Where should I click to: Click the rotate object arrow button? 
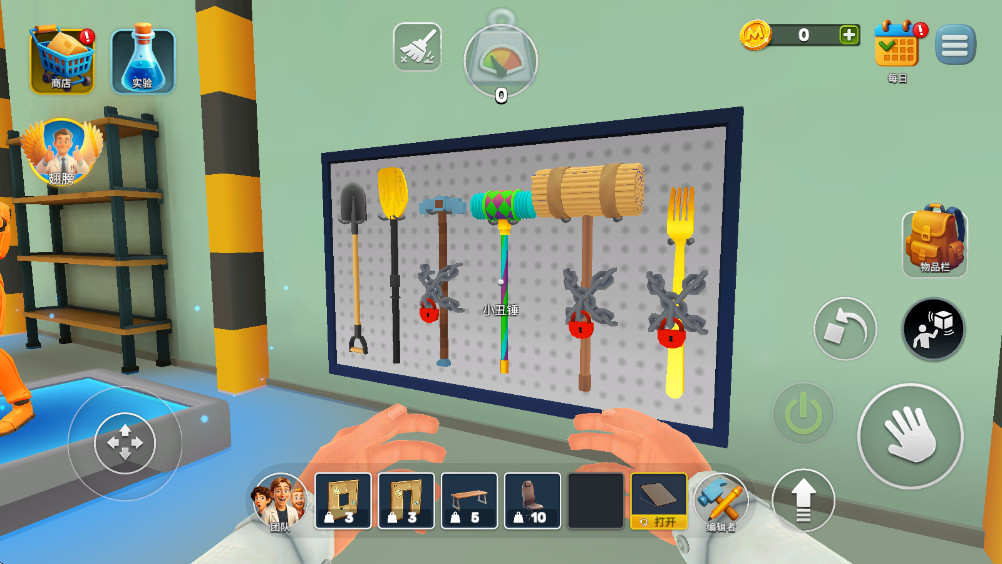pyautogui.click(x=844, y=329)
